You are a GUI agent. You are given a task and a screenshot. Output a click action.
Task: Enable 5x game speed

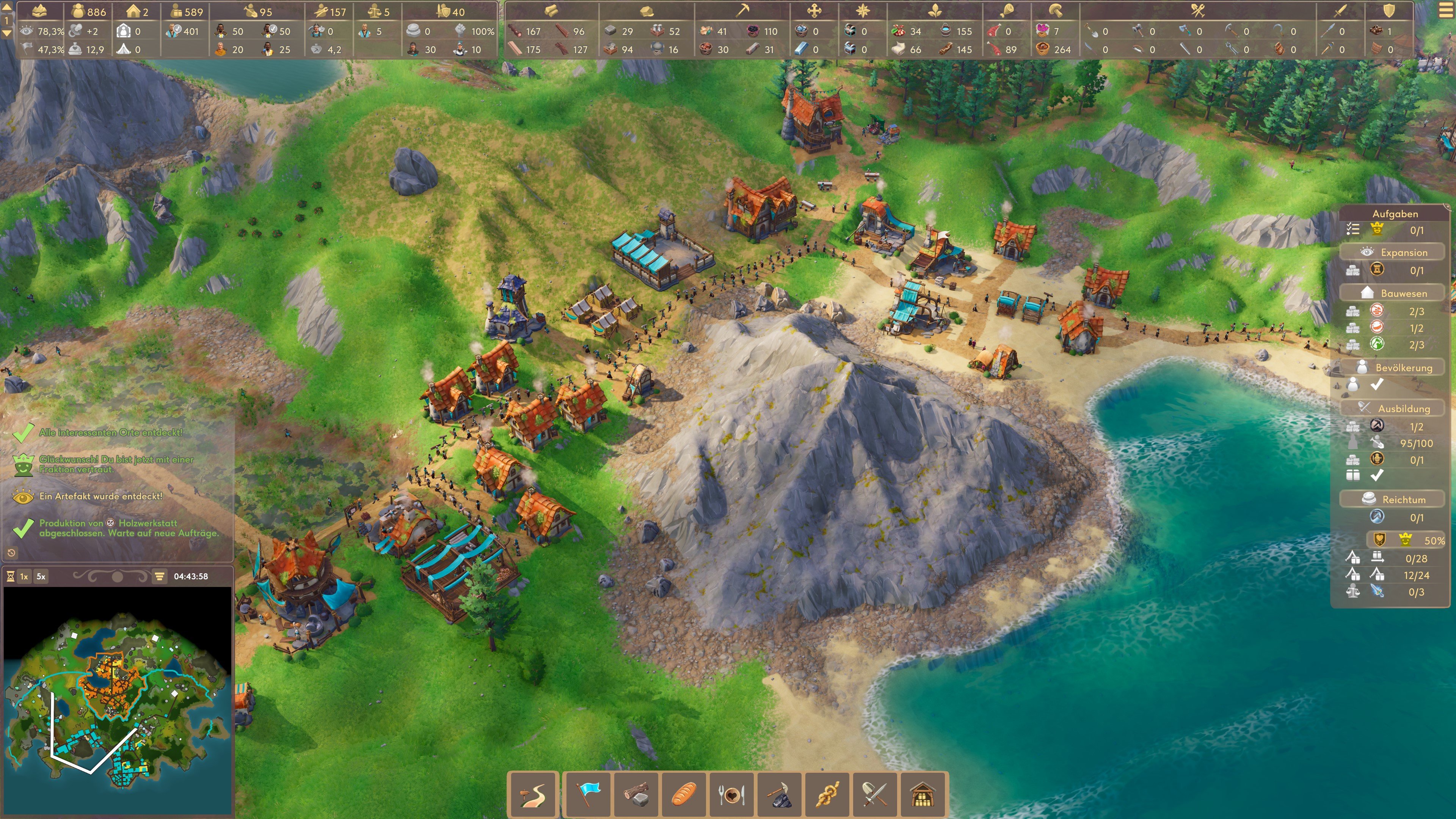tap(40, 576)
